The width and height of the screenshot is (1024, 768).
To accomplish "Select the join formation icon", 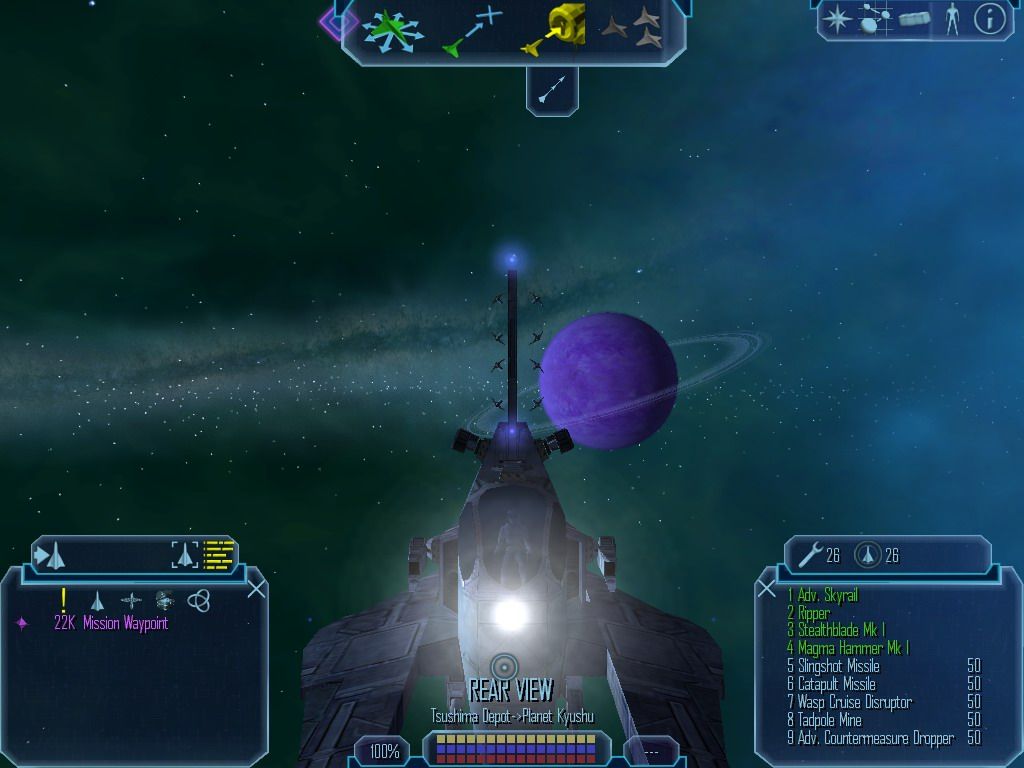I will point(632,29).
